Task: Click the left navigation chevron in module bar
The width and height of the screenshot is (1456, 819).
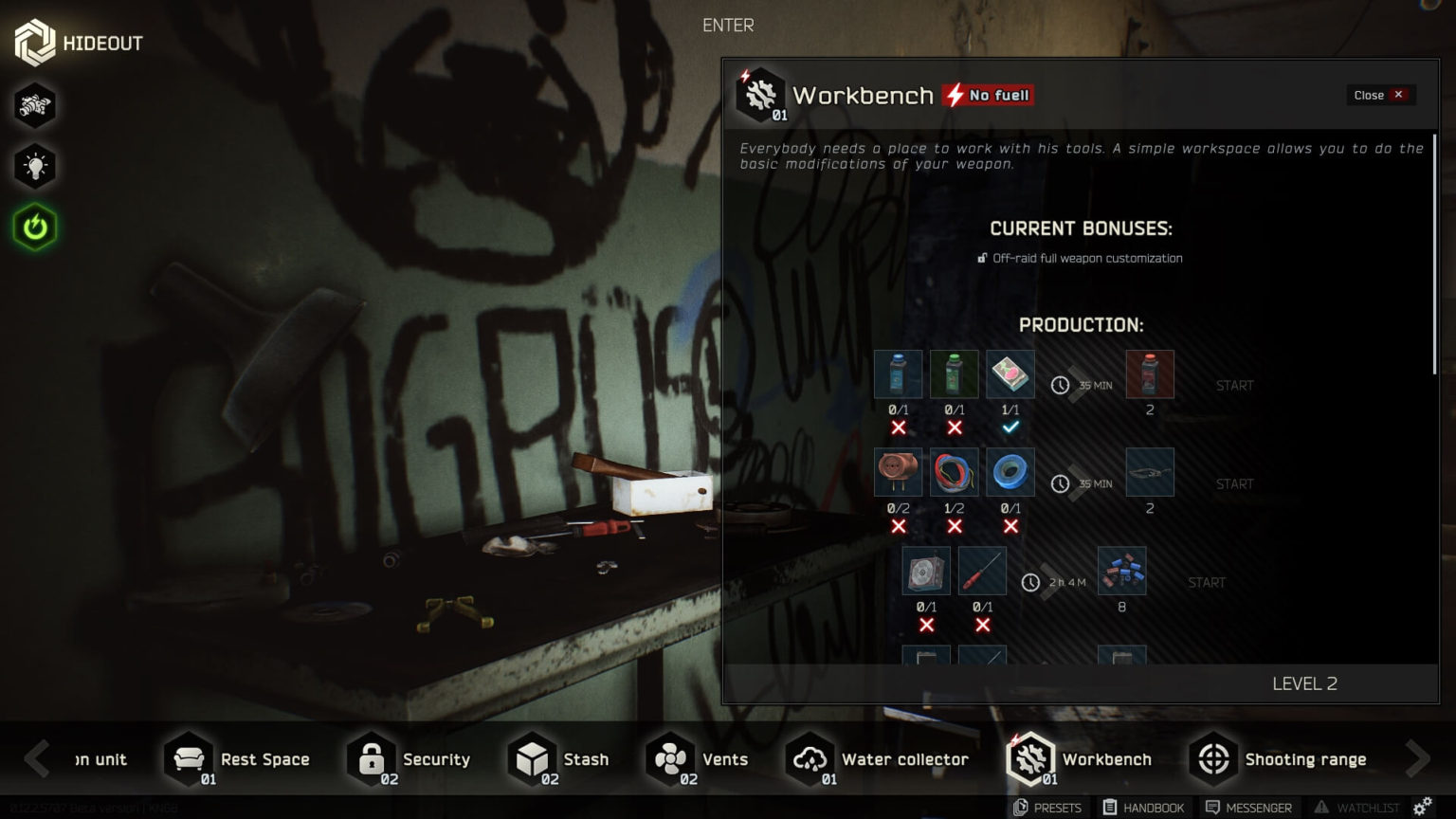Action: pyautogui.click(x=38, y=758)
